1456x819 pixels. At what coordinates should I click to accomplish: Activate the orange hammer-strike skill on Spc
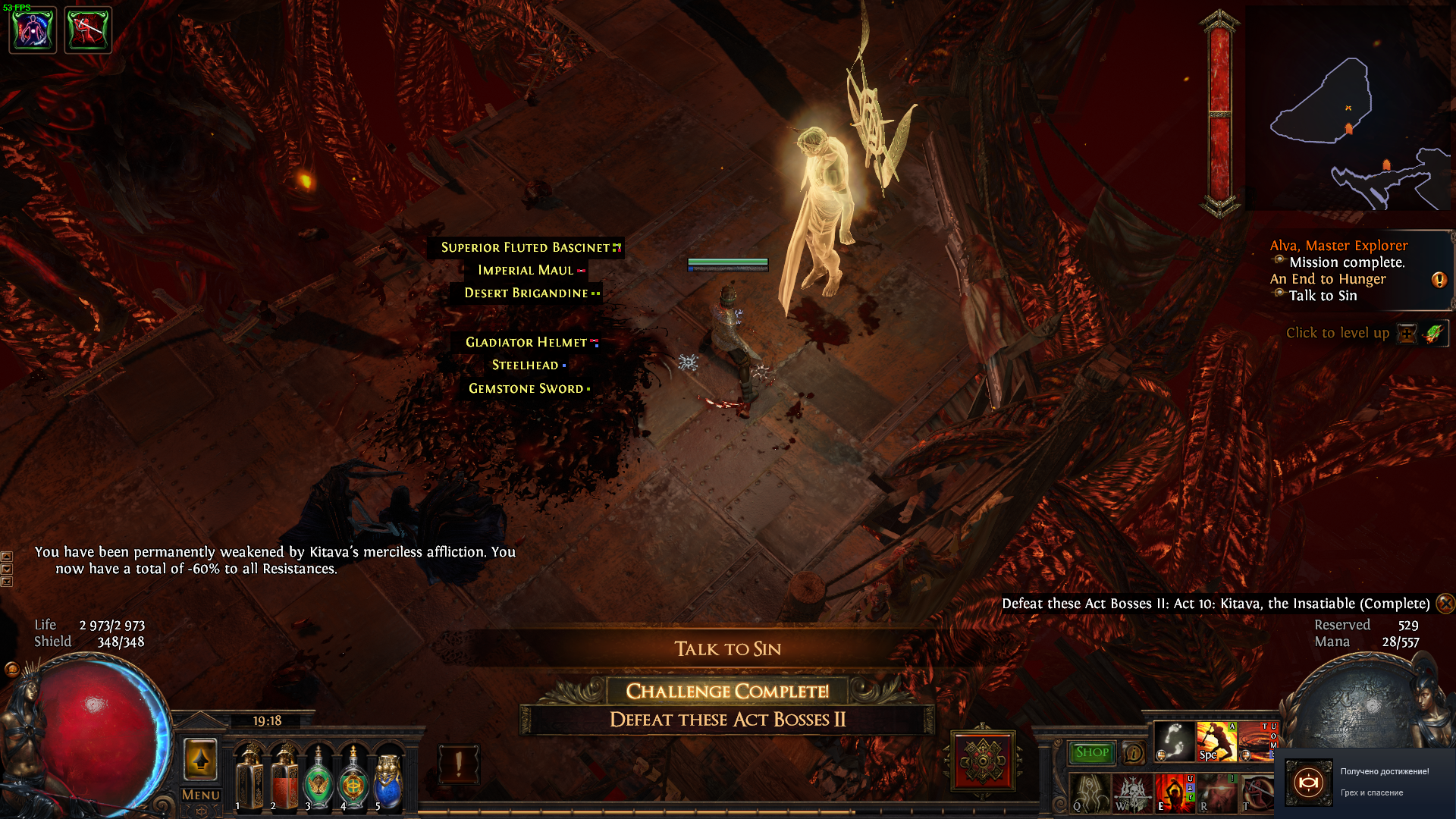click(1216, 741)
